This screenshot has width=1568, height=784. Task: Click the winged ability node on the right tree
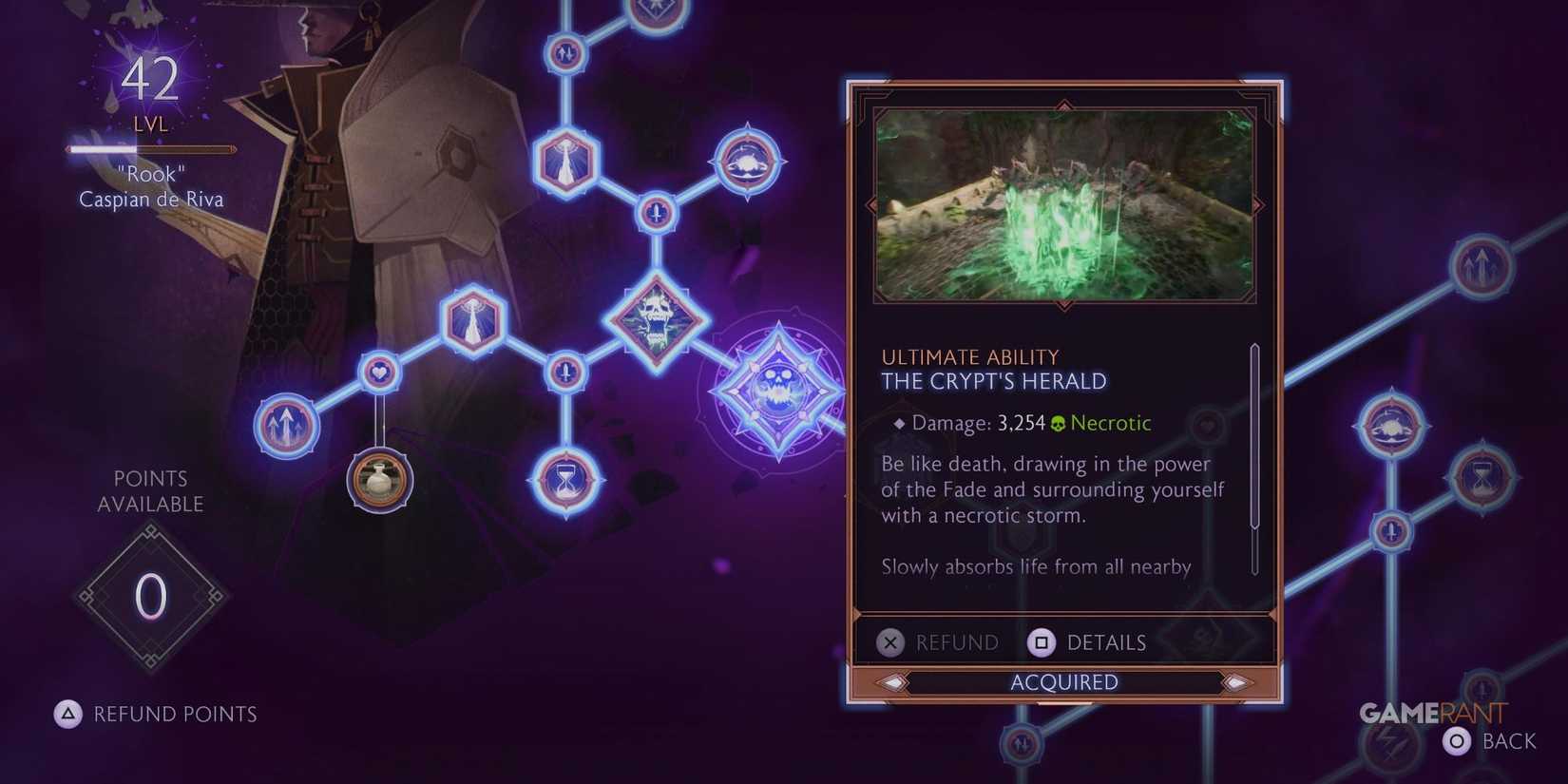tap(1390, 427)
